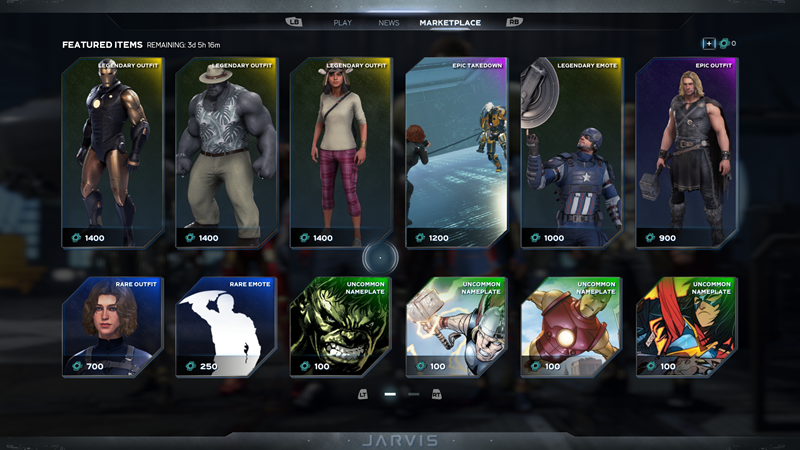Select the Captain America legendary emote
Screen dimensions: 800x450
click(x=572, y=152)
